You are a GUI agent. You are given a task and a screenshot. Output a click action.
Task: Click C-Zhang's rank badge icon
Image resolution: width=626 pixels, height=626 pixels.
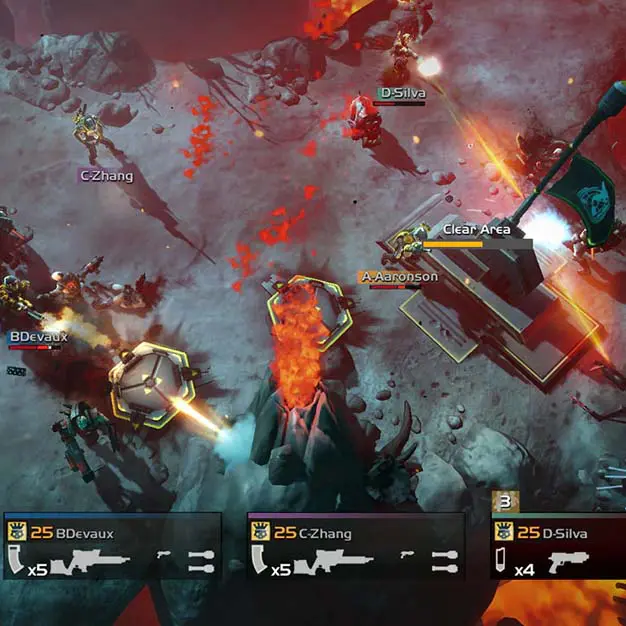coord(260,532)
